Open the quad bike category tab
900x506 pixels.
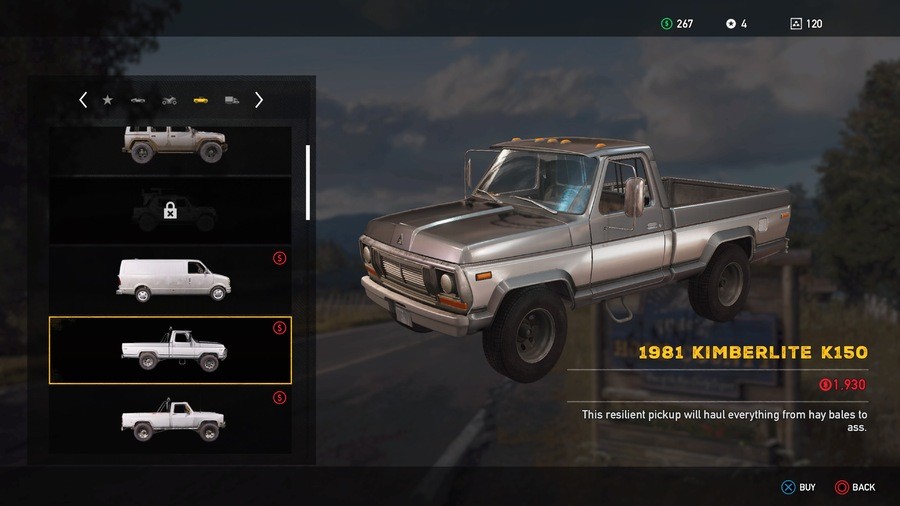pos(169,100)
